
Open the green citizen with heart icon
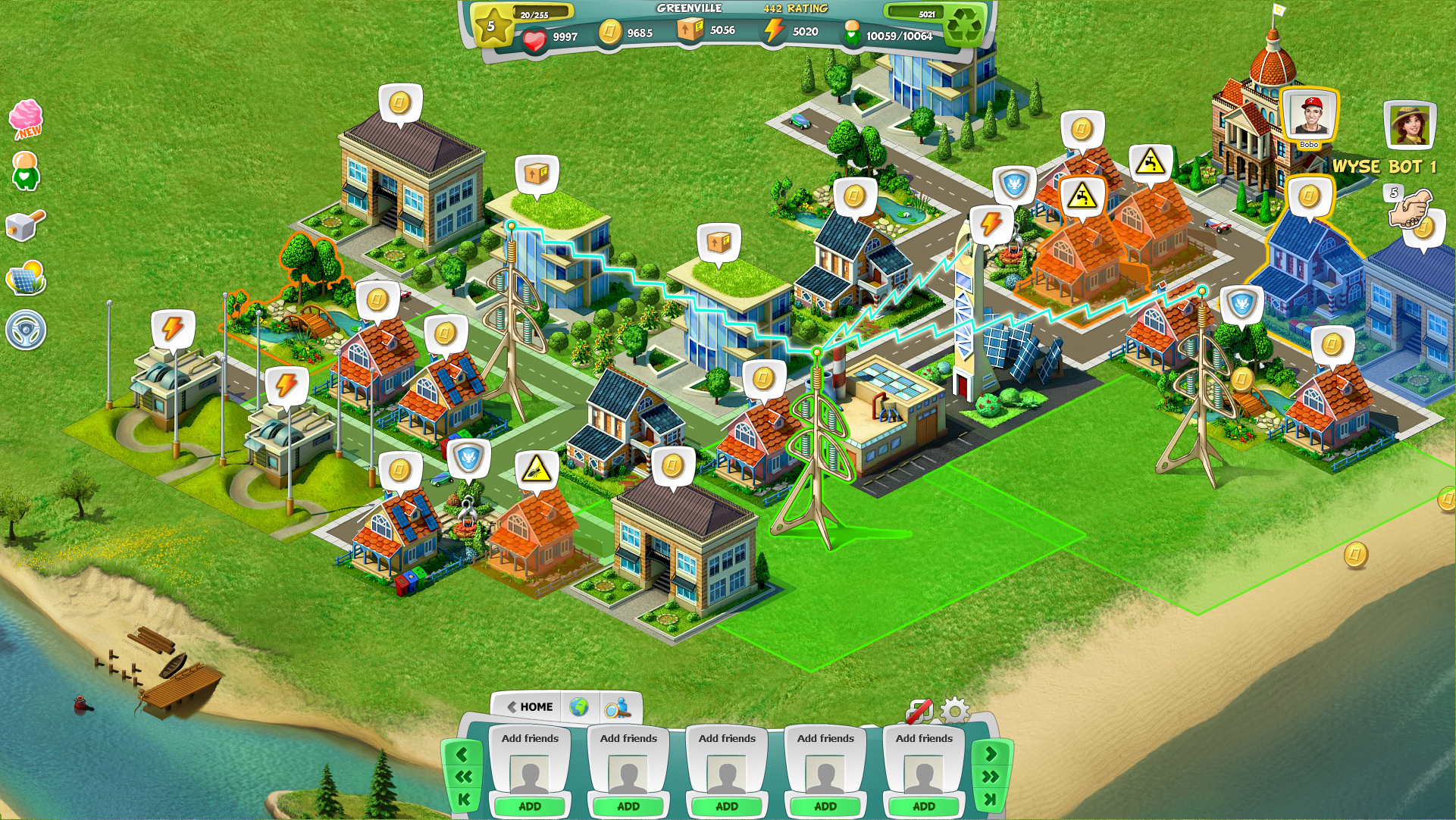[25, 171]
